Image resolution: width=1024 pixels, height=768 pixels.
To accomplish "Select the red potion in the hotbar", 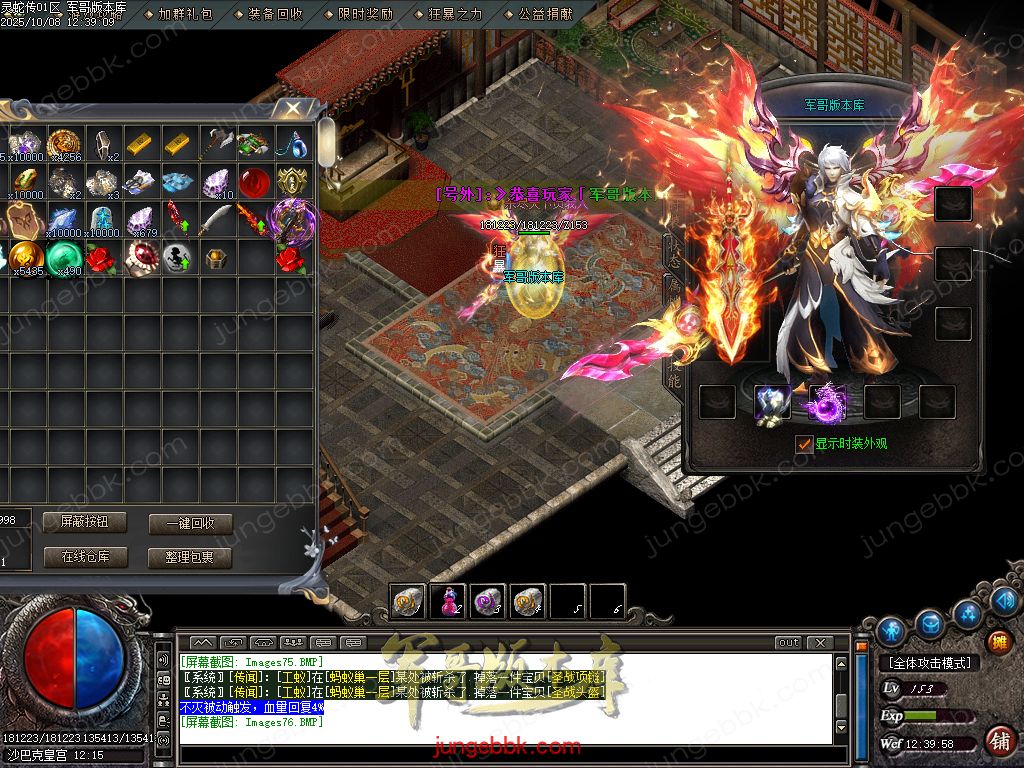I will click(448, 601).
